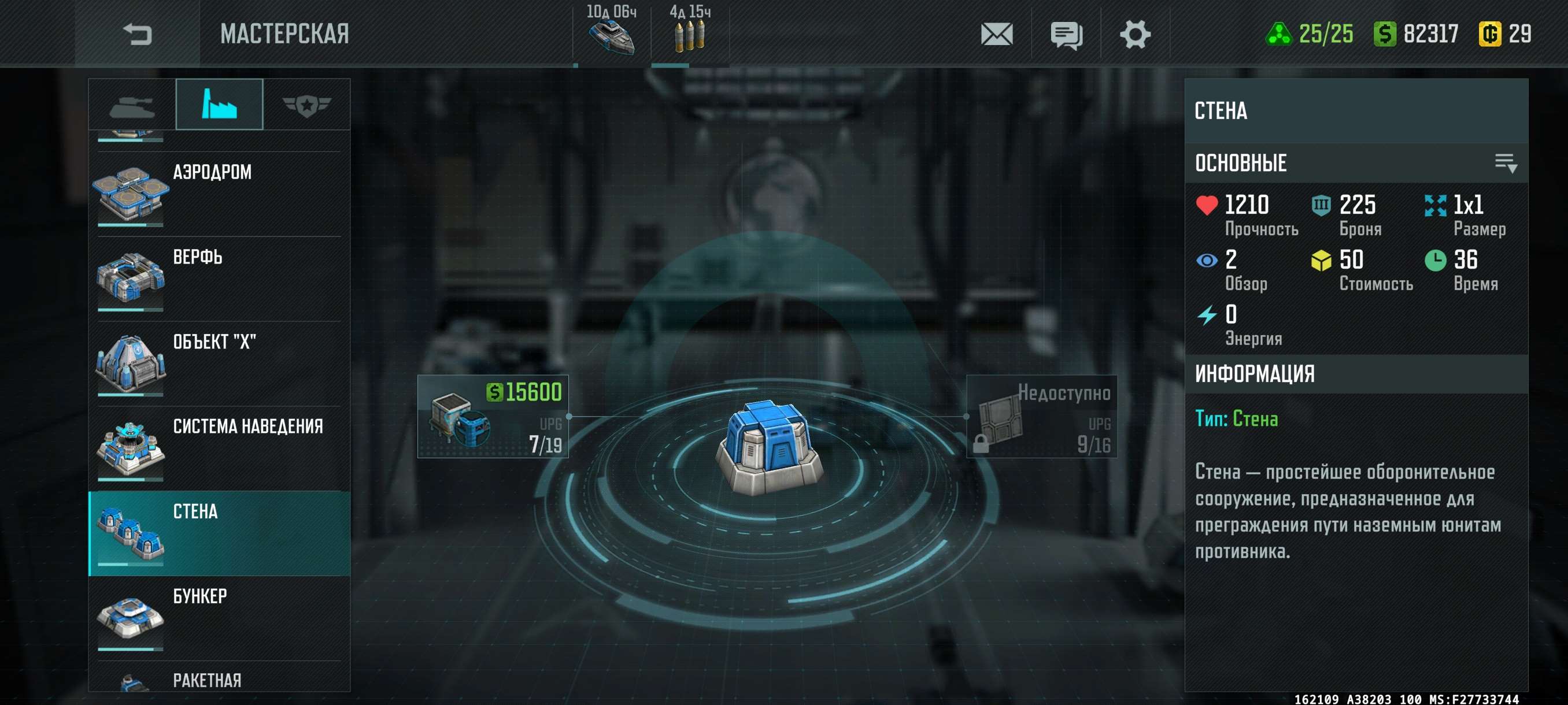Switch to the buildings factory tab
The width and height of the screenshot is (1568, 705).
coord(219,104)
